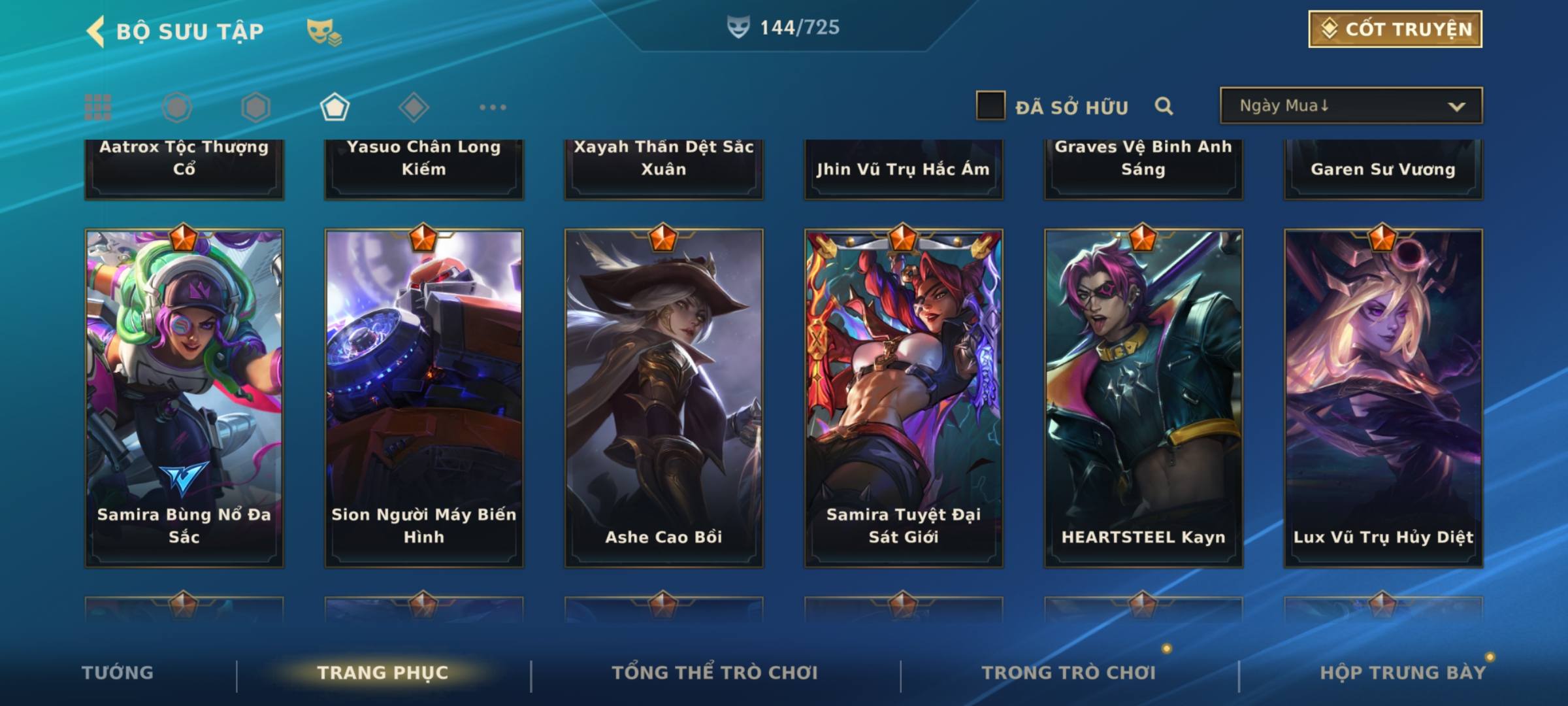Switch to Tổng Thể Trò Chơi tab

(715, 673)
